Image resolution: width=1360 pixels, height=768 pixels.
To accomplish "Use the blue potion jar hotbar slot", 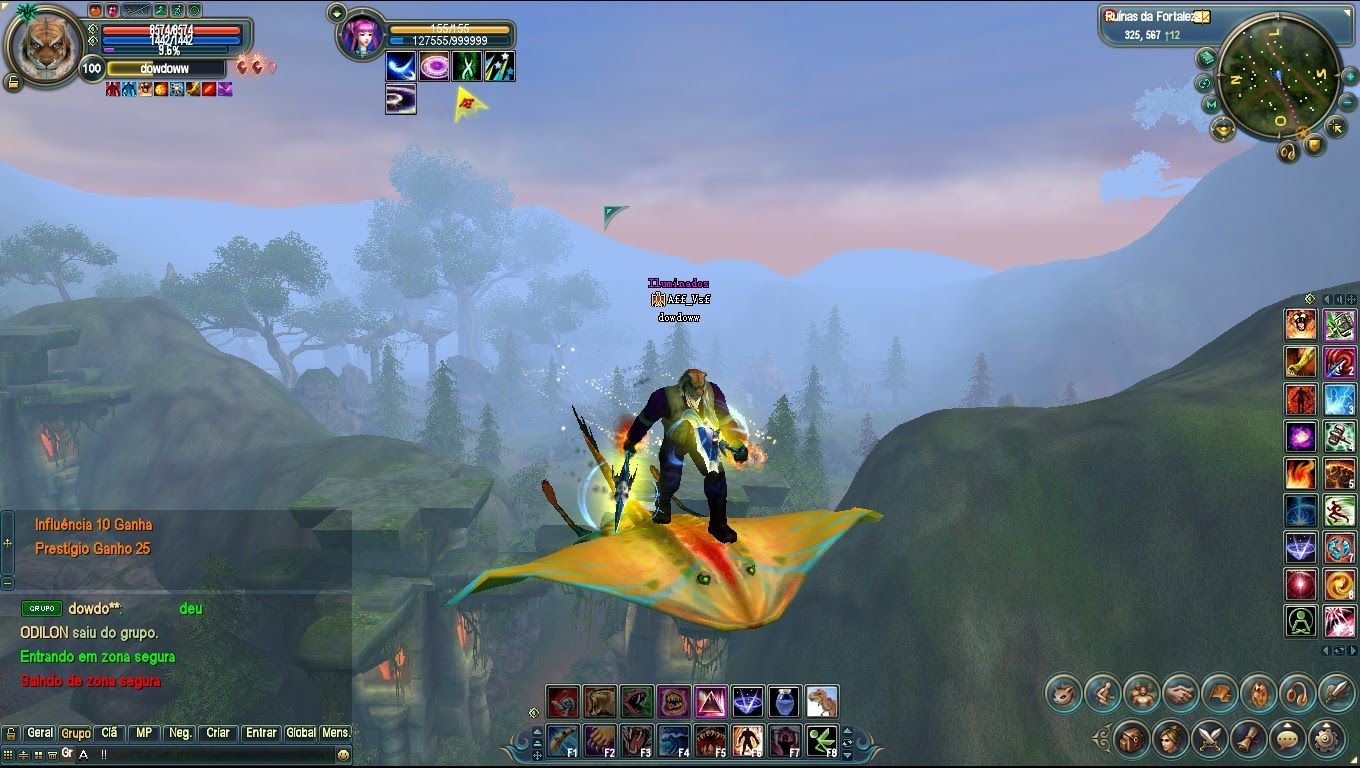I will coord(785,702).
